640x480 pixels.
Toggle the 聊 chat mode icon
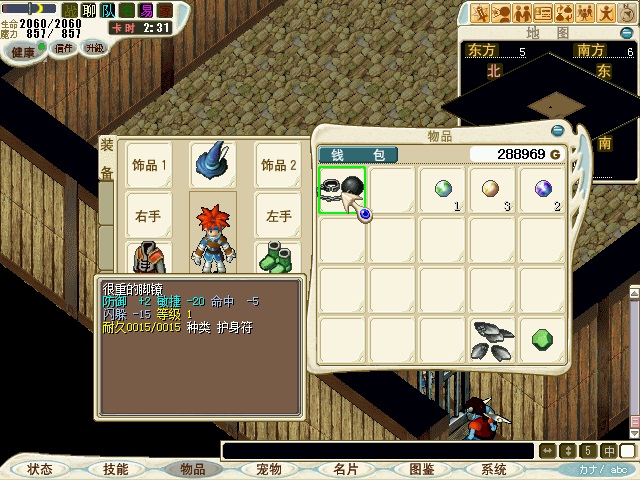coord(89,9)
